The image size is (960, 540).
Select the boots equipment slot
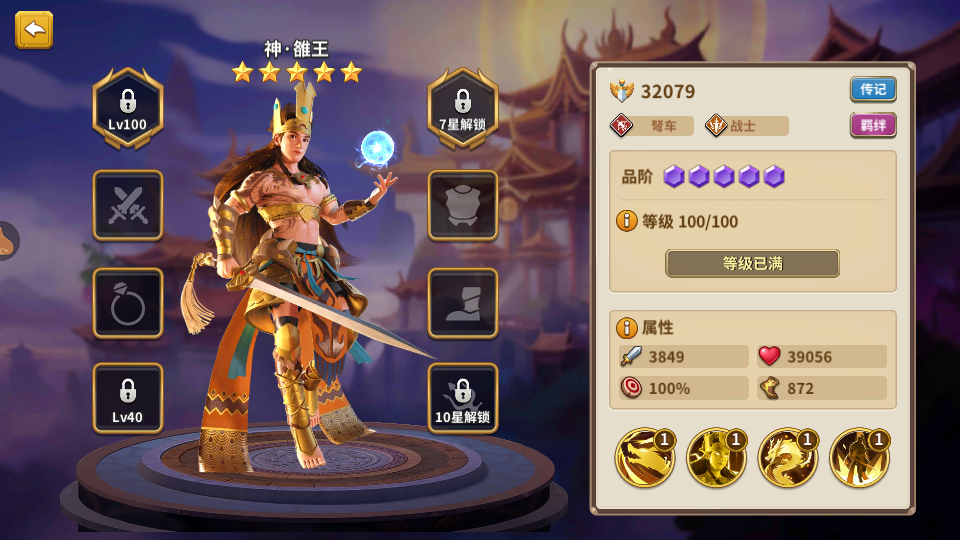463,303
